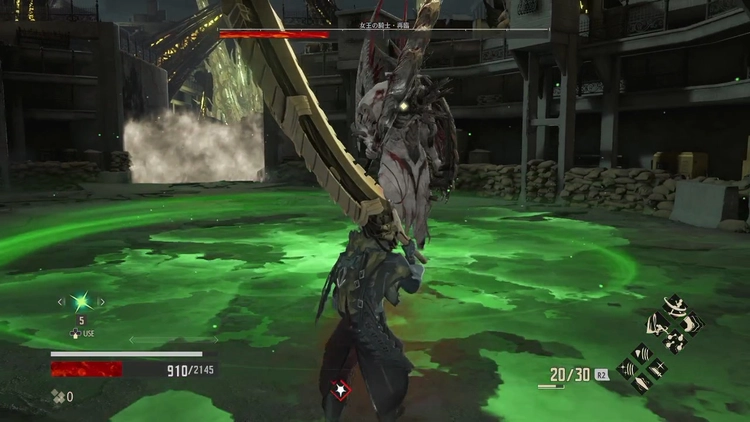The height and width of the screenshot is (422, 750).
Task: Activate the boot-shaped gift icon
Action: point(691,325)
